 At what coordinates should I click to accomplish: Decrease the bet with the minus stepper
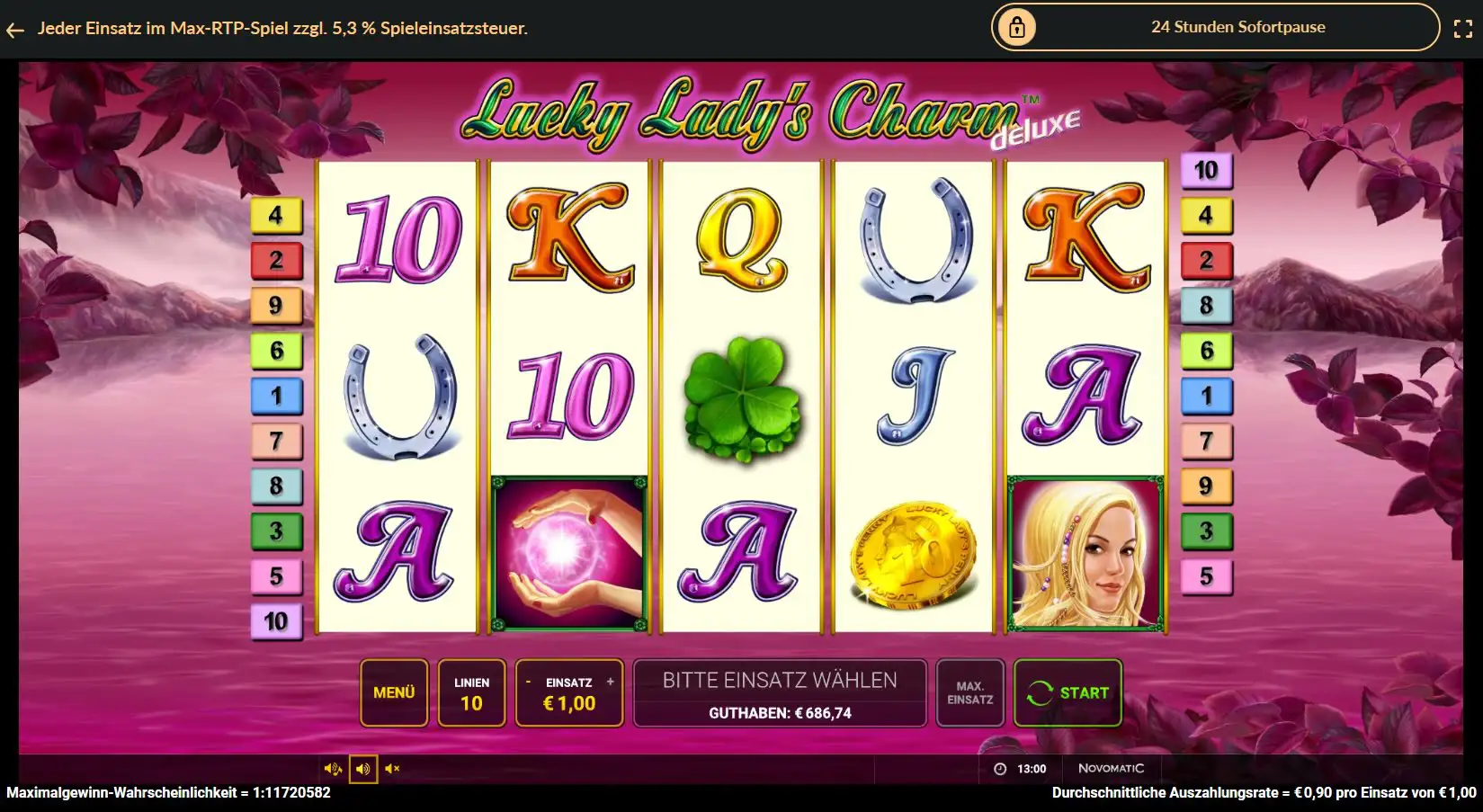click(x=530, y=681)
